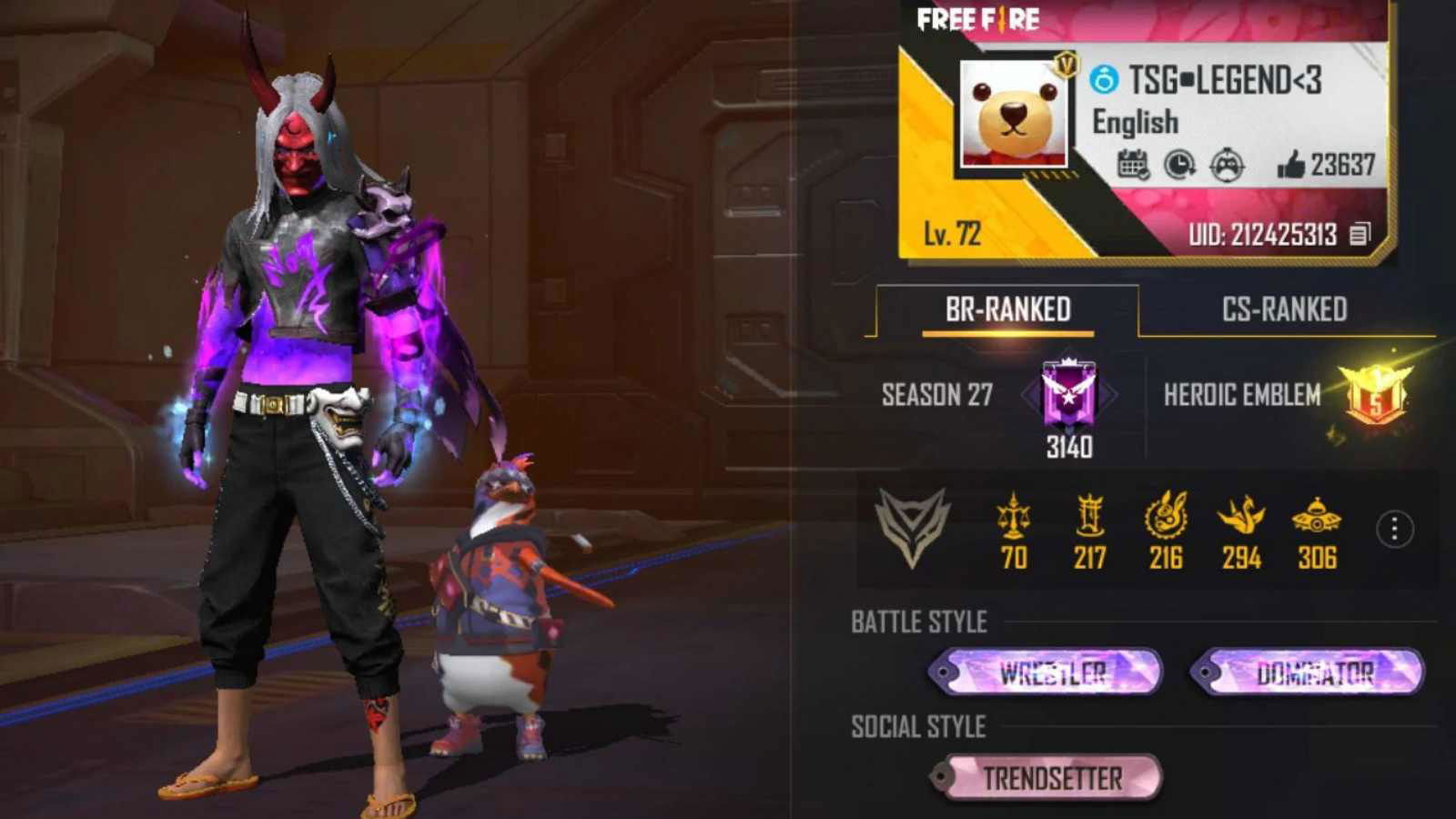Screen dimensions: 1456x819
Task: Select the gamepad icon on profile banner
Action: [x=1226, y=166]
